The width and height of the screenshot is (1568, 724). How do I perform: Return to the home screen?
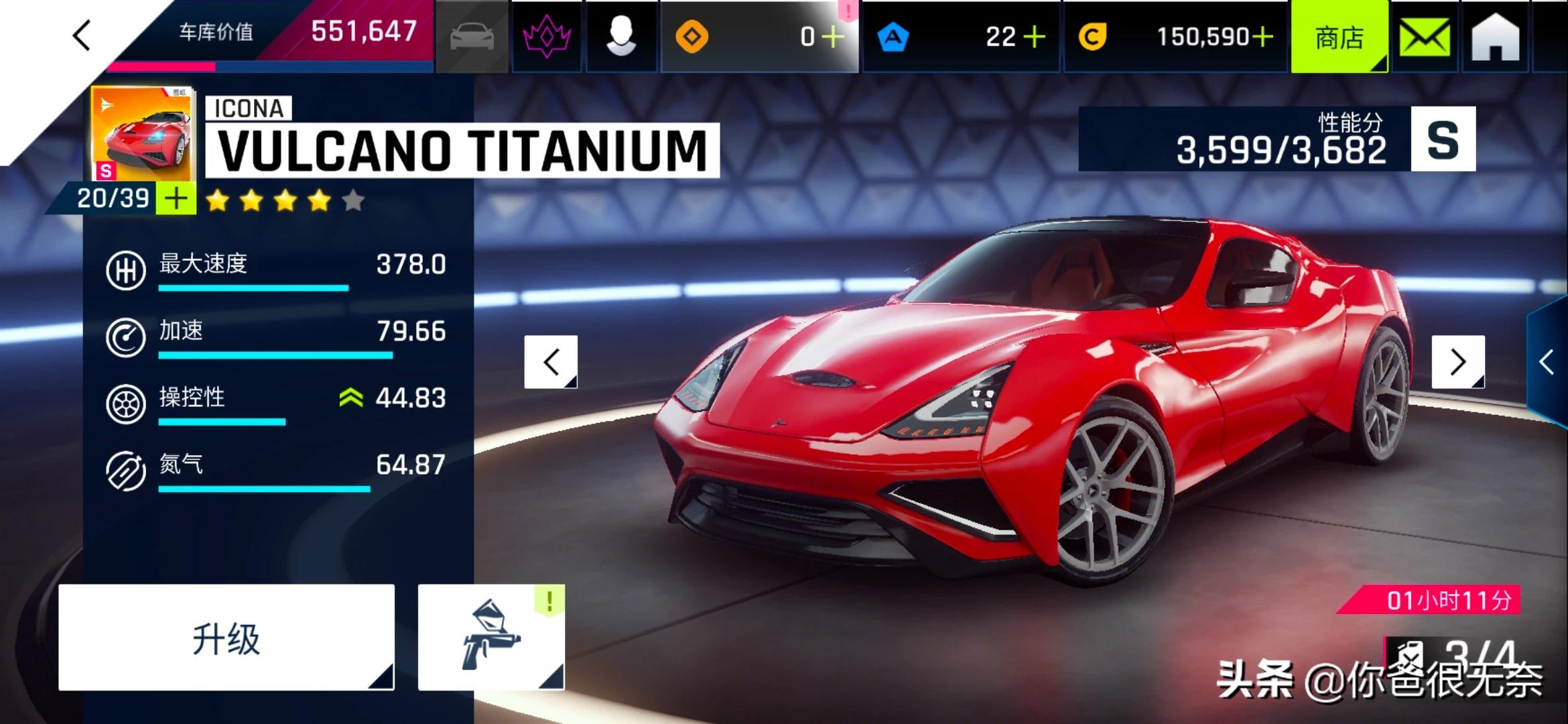tap(1495, 38)
